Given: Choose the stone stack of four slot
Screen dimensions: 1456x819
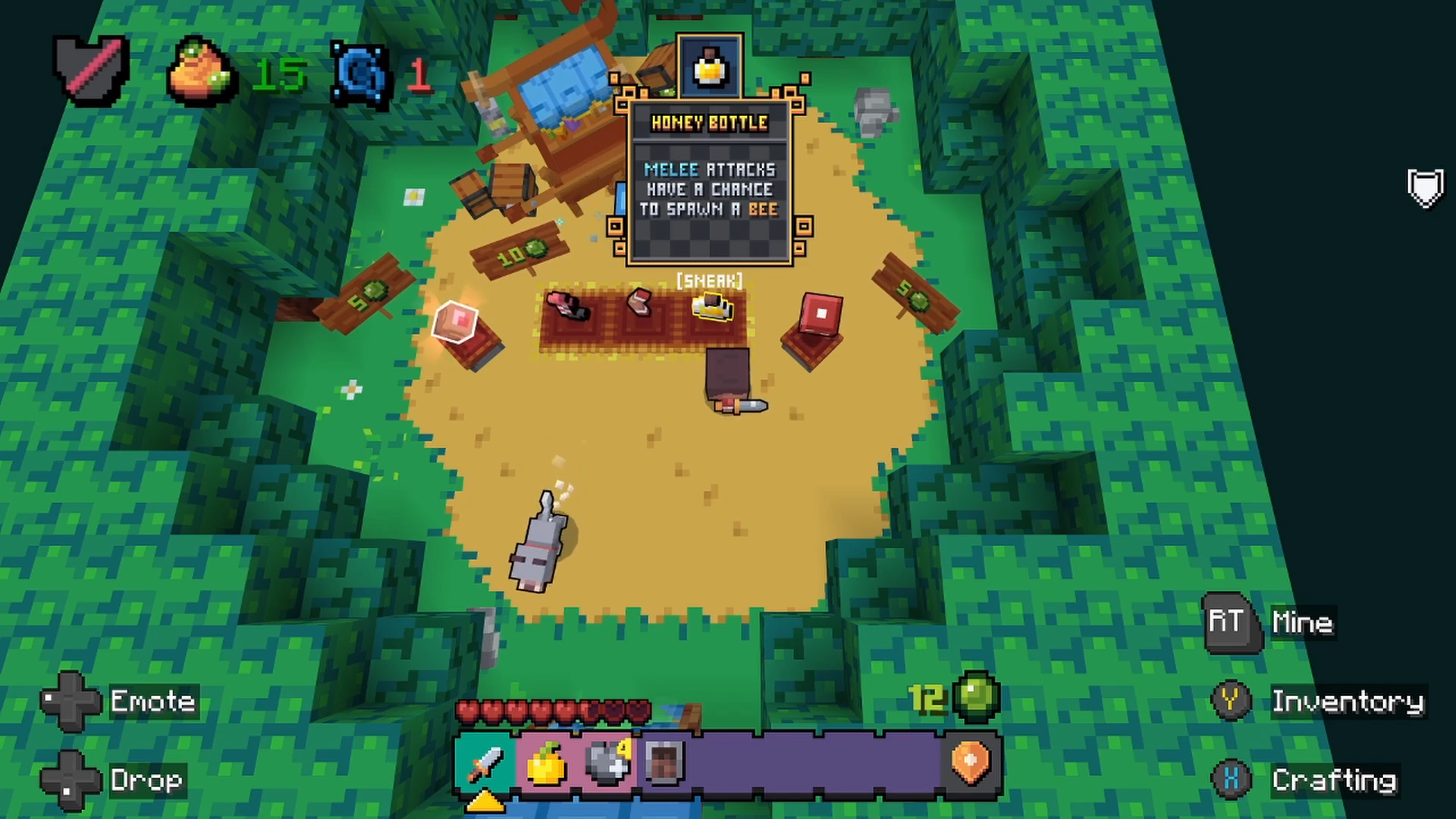Looking at the screenshot, I should [607, 763].
